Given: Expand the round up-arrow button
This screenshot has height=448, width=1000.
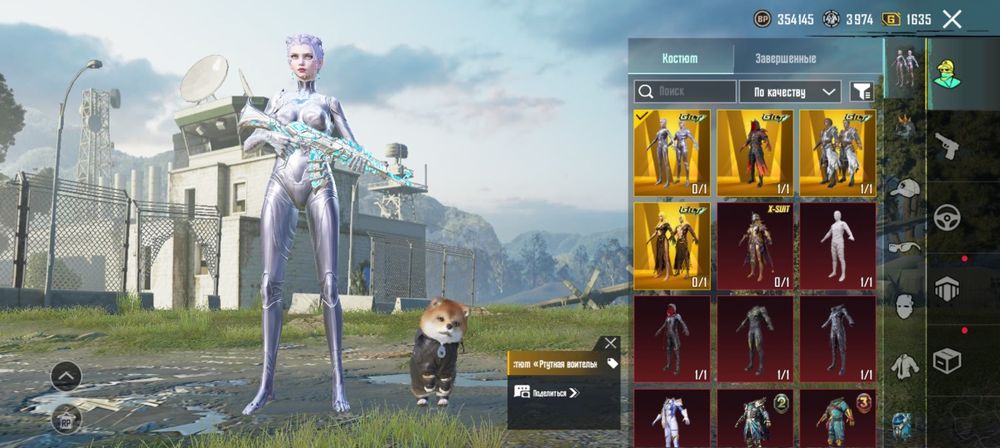Looking at the screenshot, I should [66, 376].
